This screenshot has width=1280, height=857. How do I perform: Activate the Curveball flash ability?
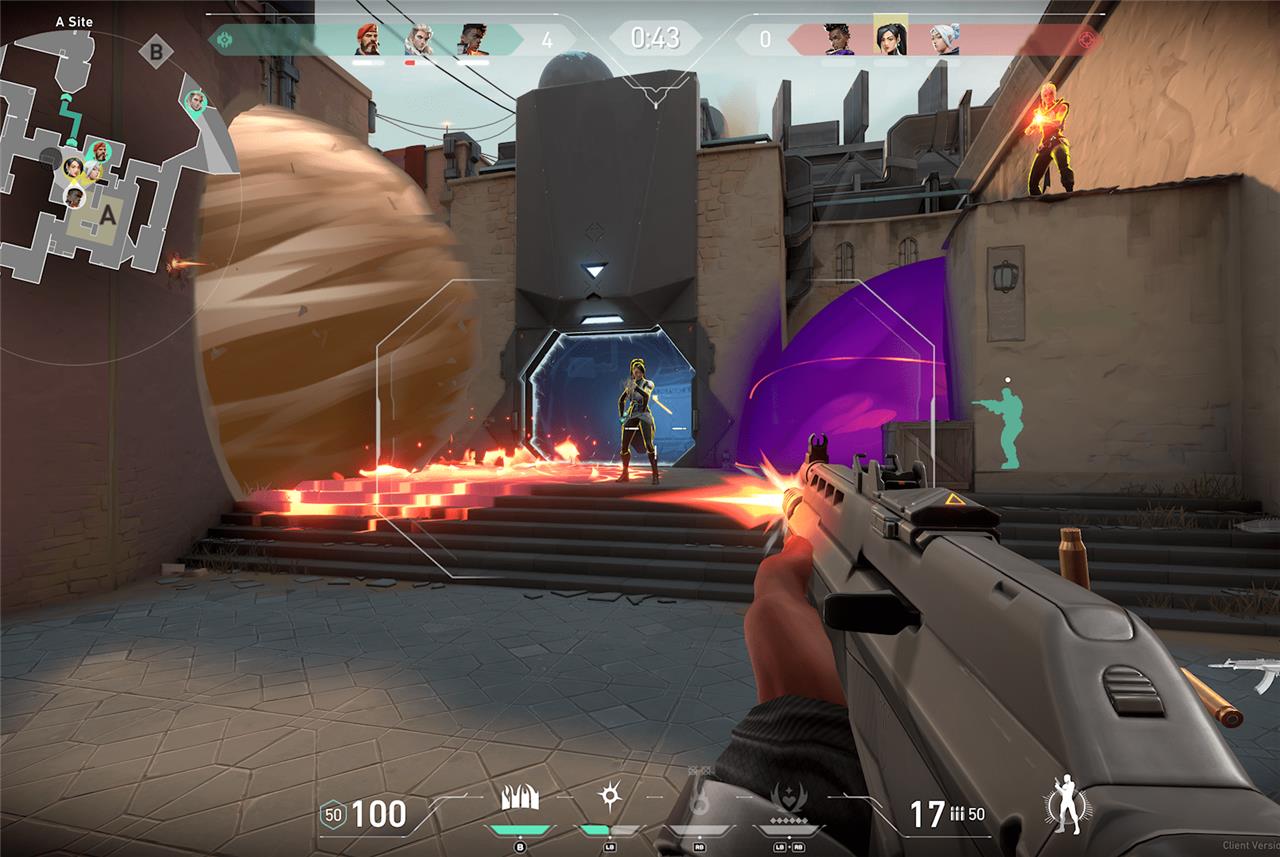607,797
